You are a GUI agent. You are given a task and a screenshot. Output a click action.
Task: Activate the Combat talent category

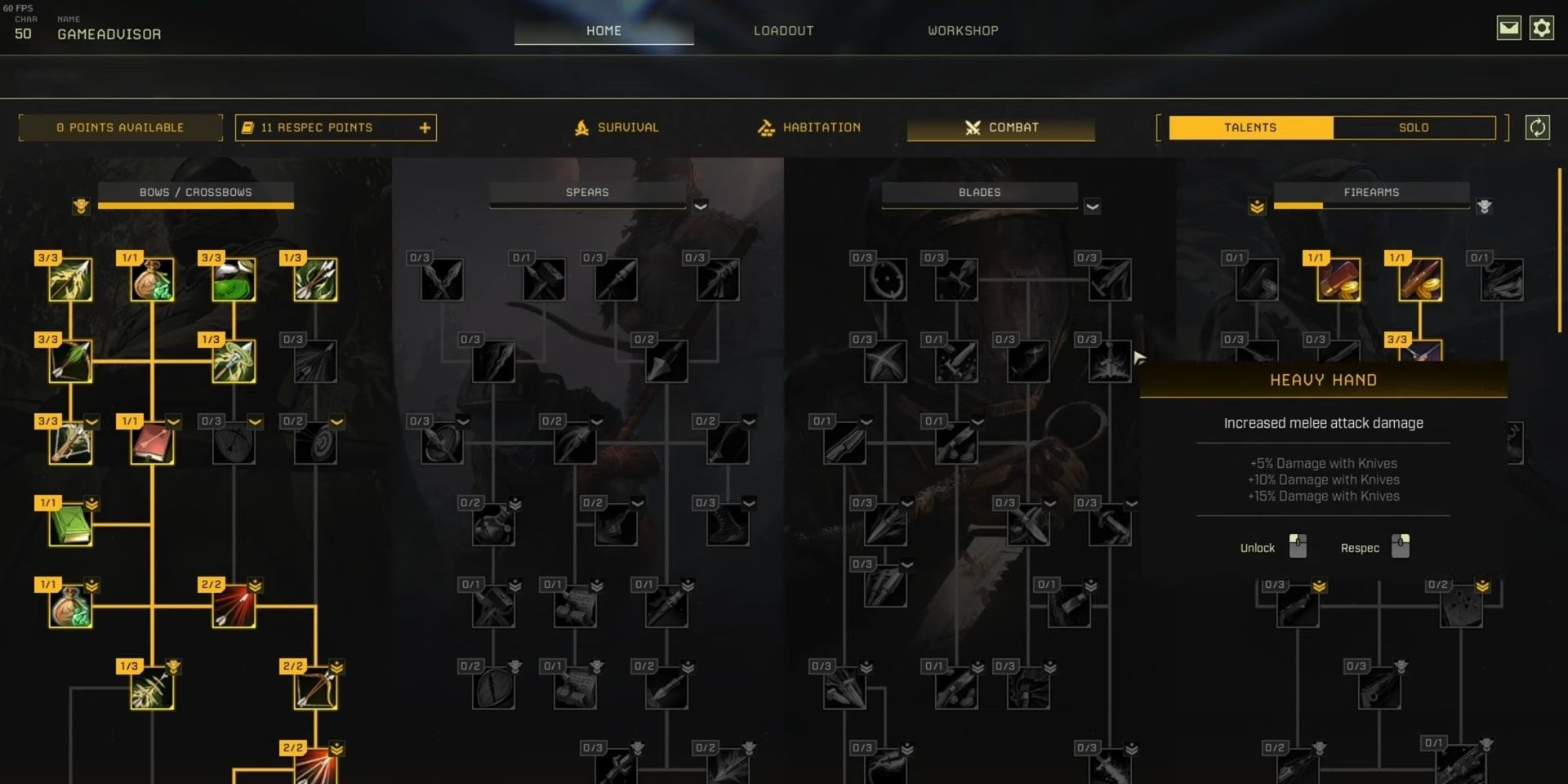point(1001,127)
